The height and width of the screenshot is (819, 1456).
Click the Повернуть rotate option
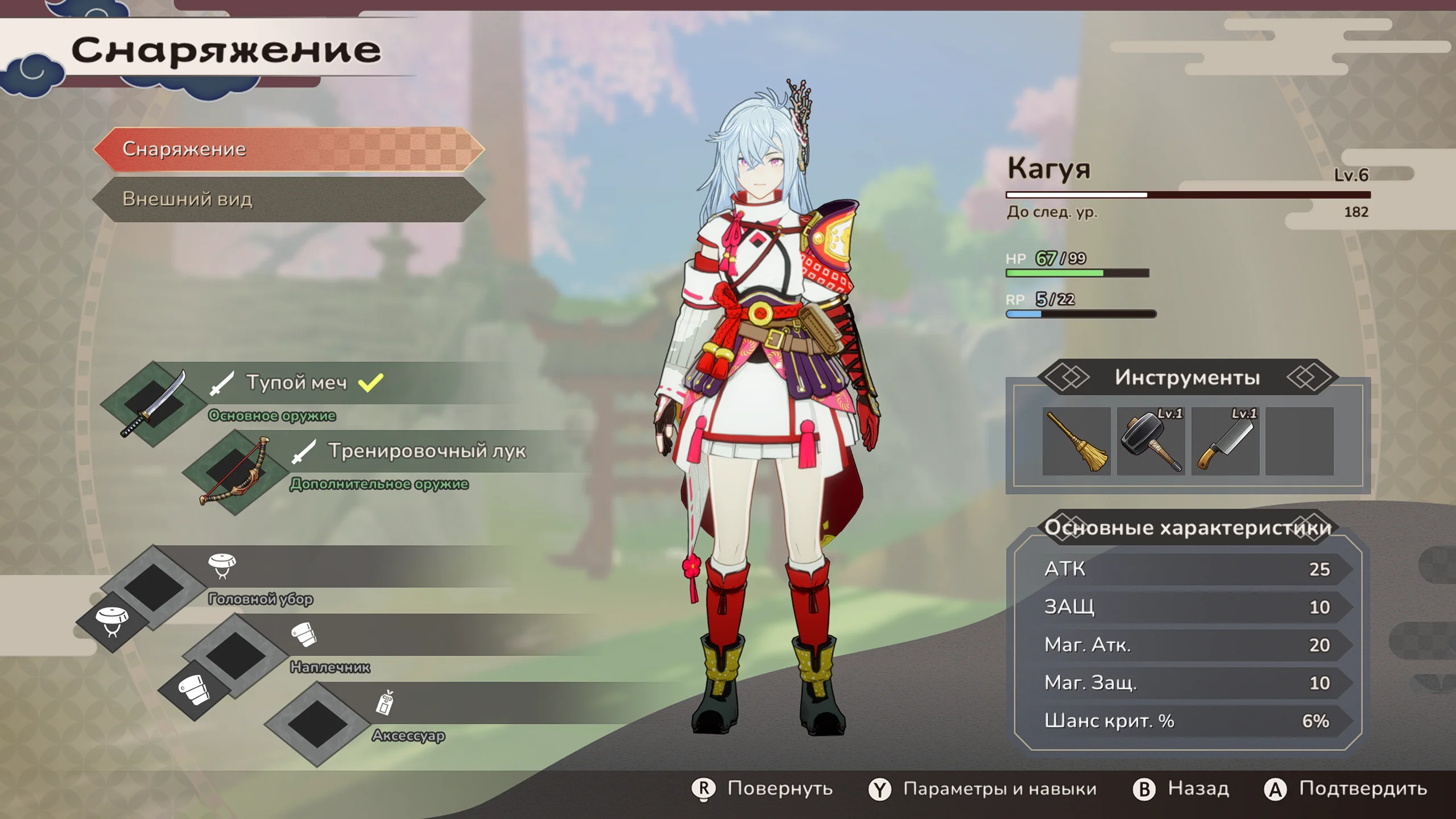tap(762, 789)
